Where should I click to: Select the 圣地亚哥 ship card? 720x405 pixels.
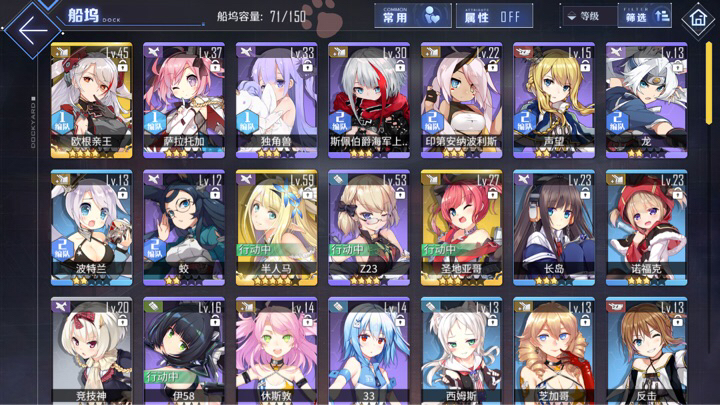[x=460, y=226]
